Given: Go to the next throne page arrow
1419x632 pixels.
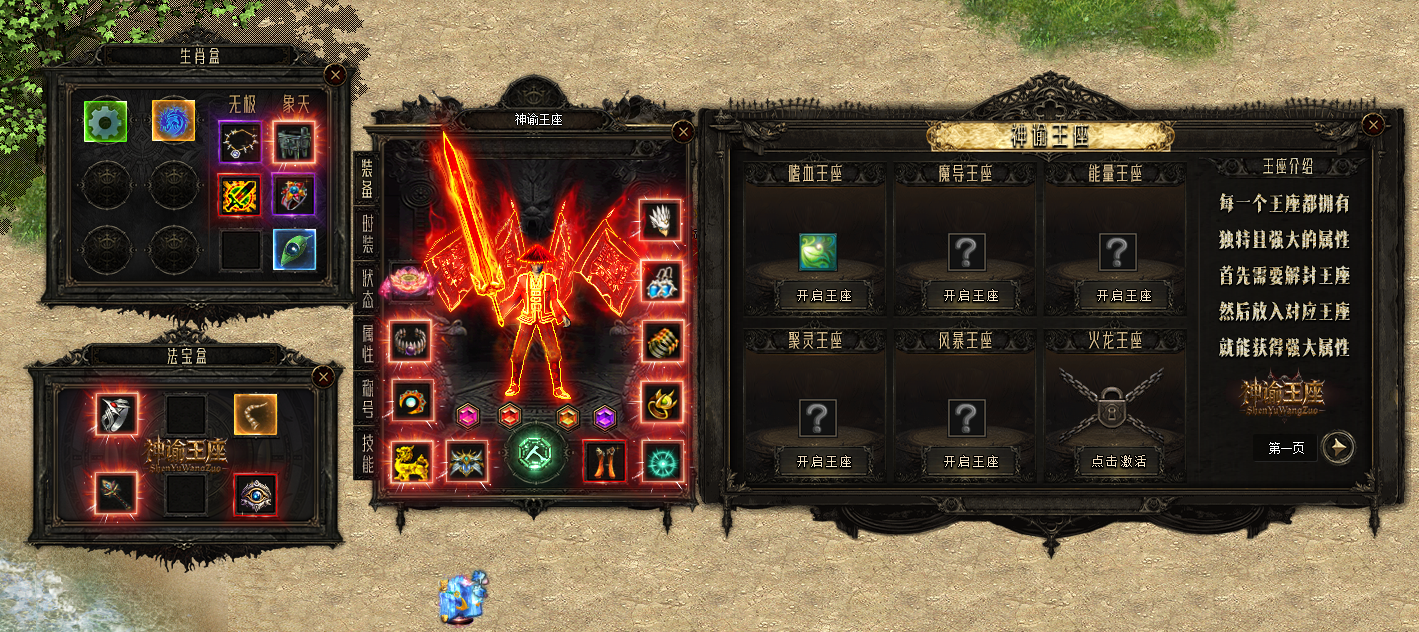Looking at the screenshot, I should [x=1337, y=448].
